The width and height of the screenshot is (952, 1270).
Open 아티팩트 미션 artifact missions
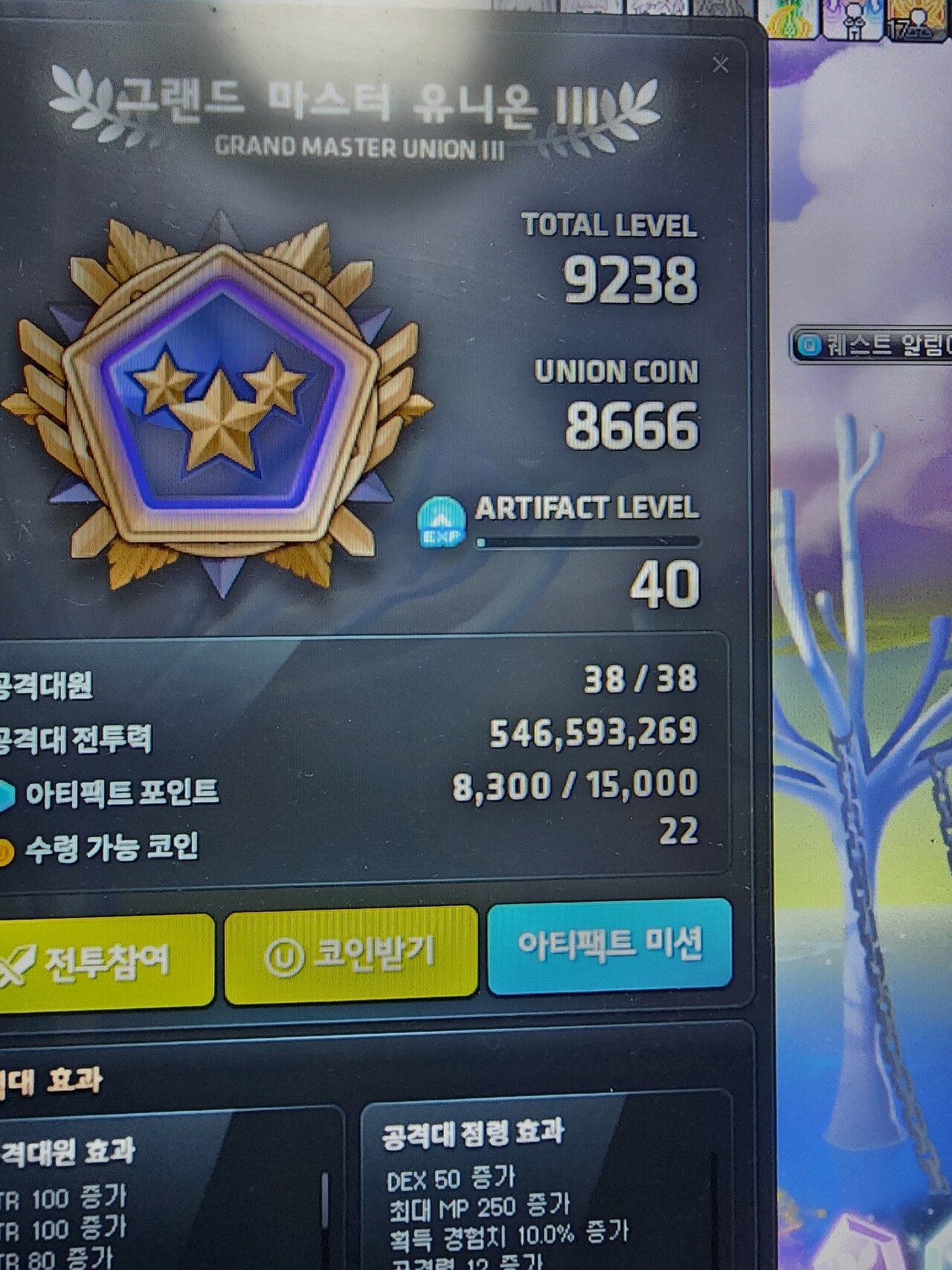[x=611, y=957]
